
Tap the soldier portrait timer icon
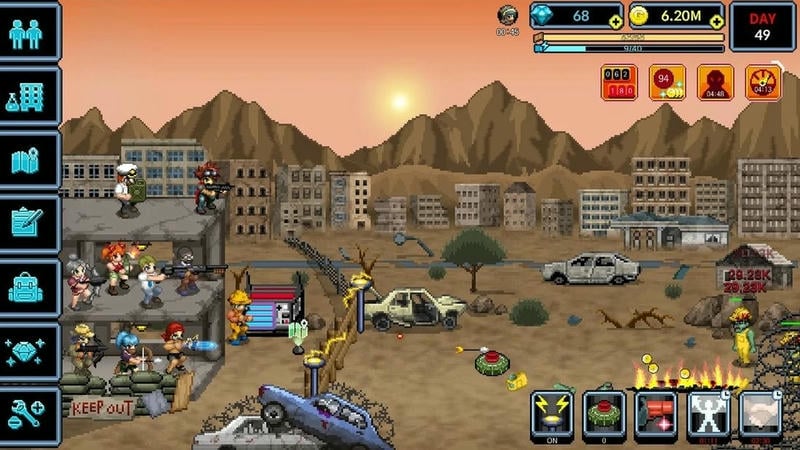click(508, 17)
